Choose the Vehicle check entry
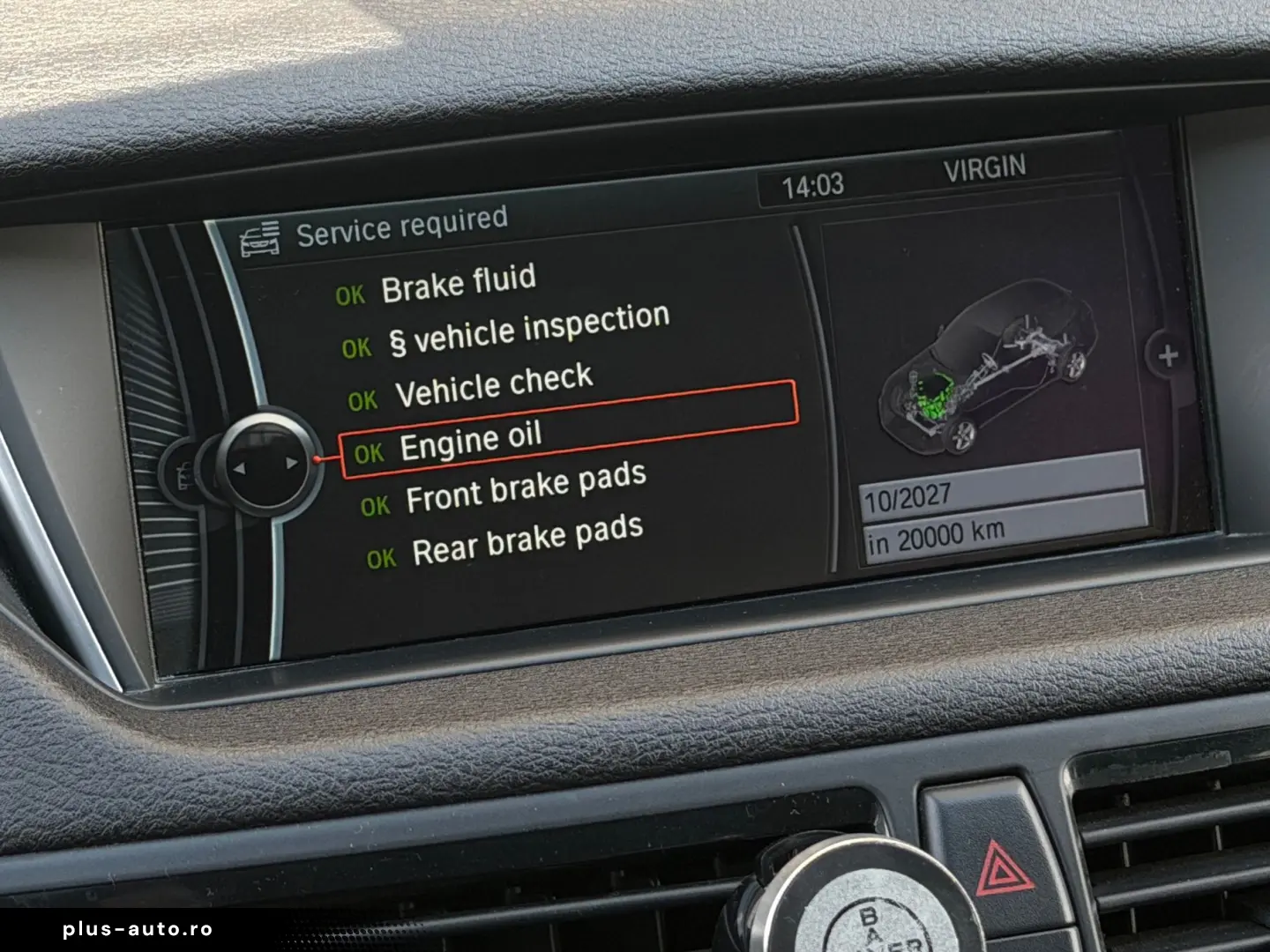Image resolution: width=1270 pixels, height=952 pixels. (x=493, y=386)
